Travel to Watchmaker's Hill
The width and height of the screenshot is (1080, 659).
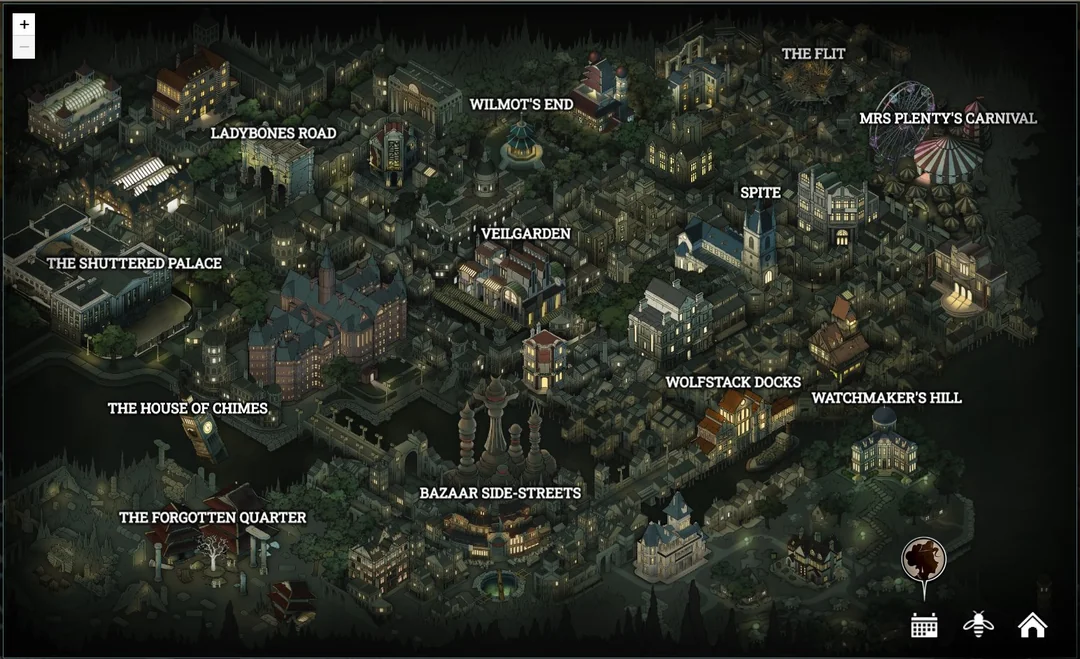[x=886, y=398]
